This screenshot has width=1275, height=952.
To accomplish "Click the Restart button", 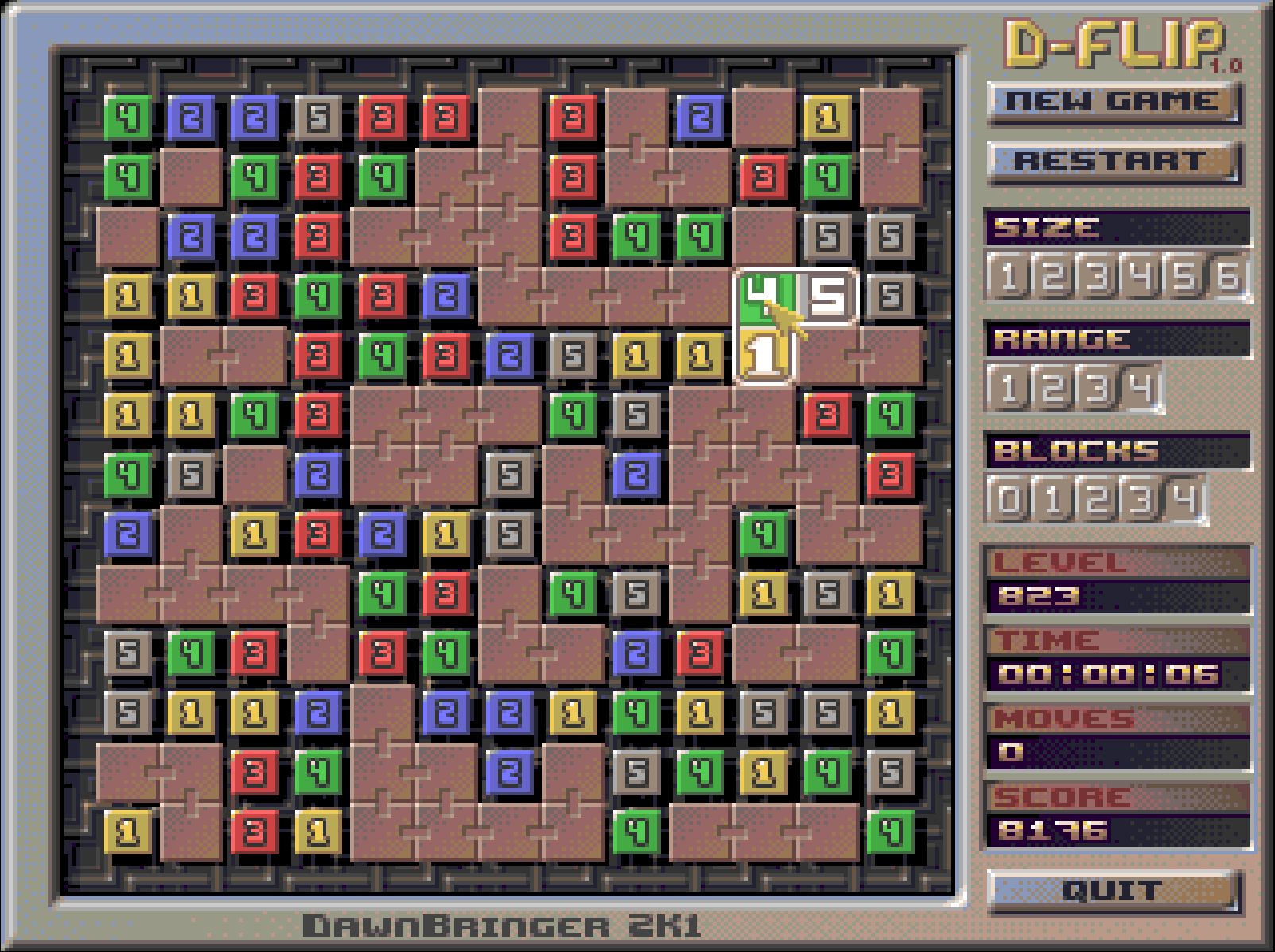I will point(1112,161).
